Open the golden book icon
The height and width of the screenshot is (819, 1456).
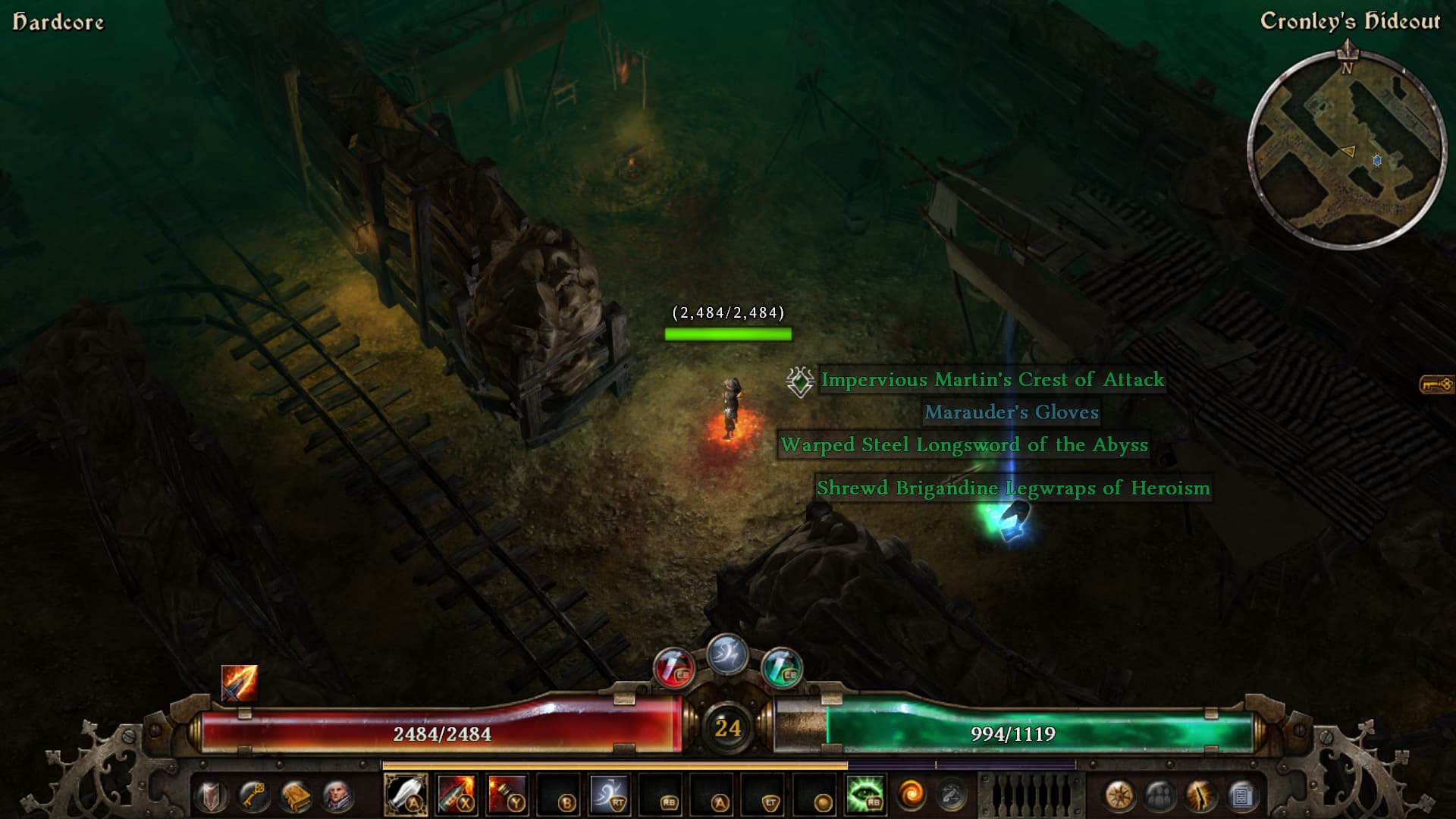pos(295,796)
